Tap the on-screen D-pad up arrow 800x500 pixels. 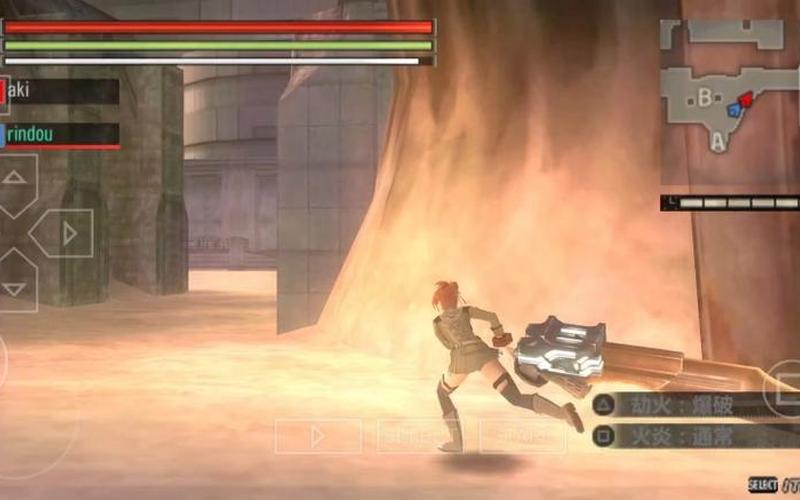tap(16, 180)
